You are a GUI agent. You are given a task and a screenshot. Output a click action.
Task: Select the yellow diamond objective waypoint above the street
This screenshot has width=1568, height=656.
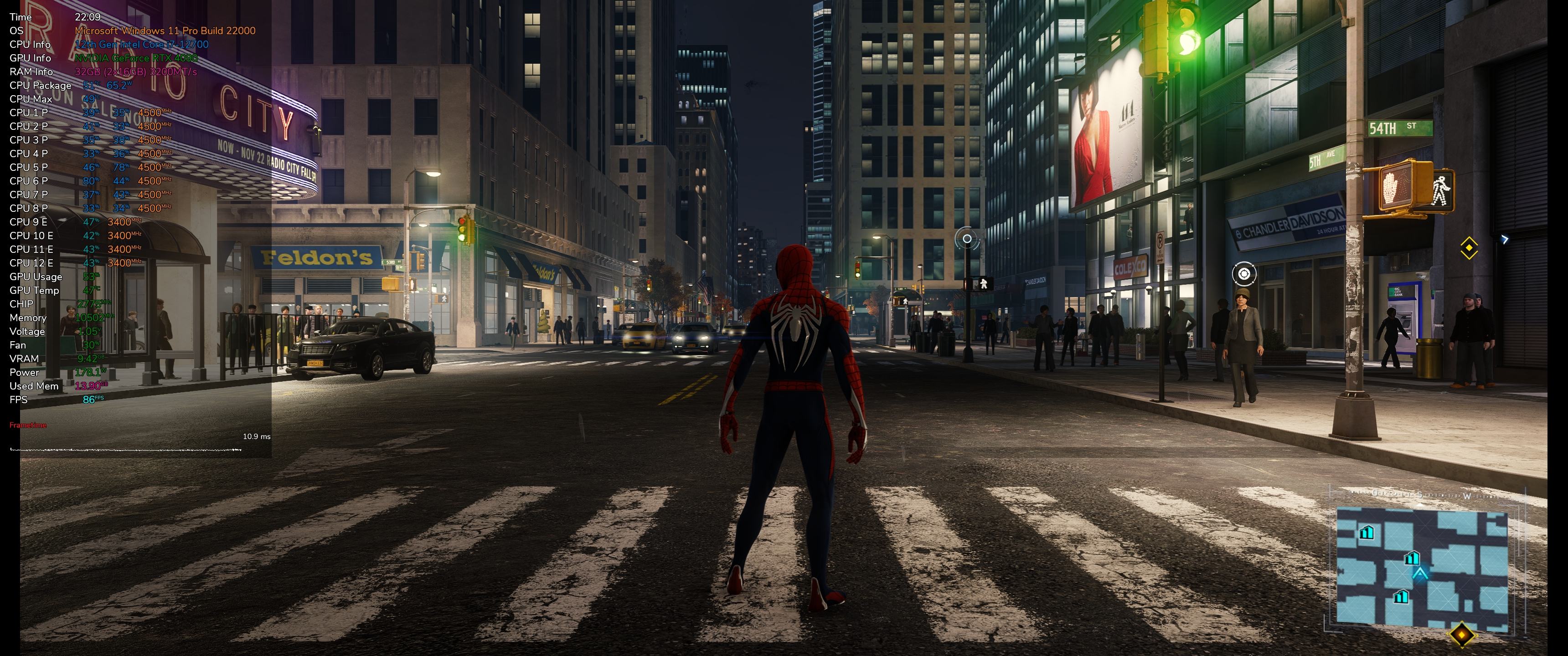click(x=1469, y=248)
